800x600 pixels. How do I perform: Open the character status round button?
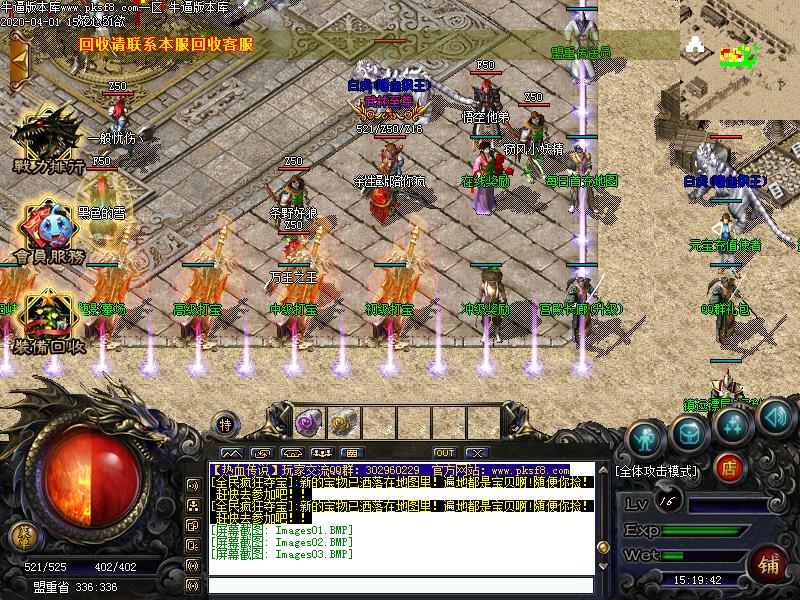pyautogui.click(x=646, y=437)
